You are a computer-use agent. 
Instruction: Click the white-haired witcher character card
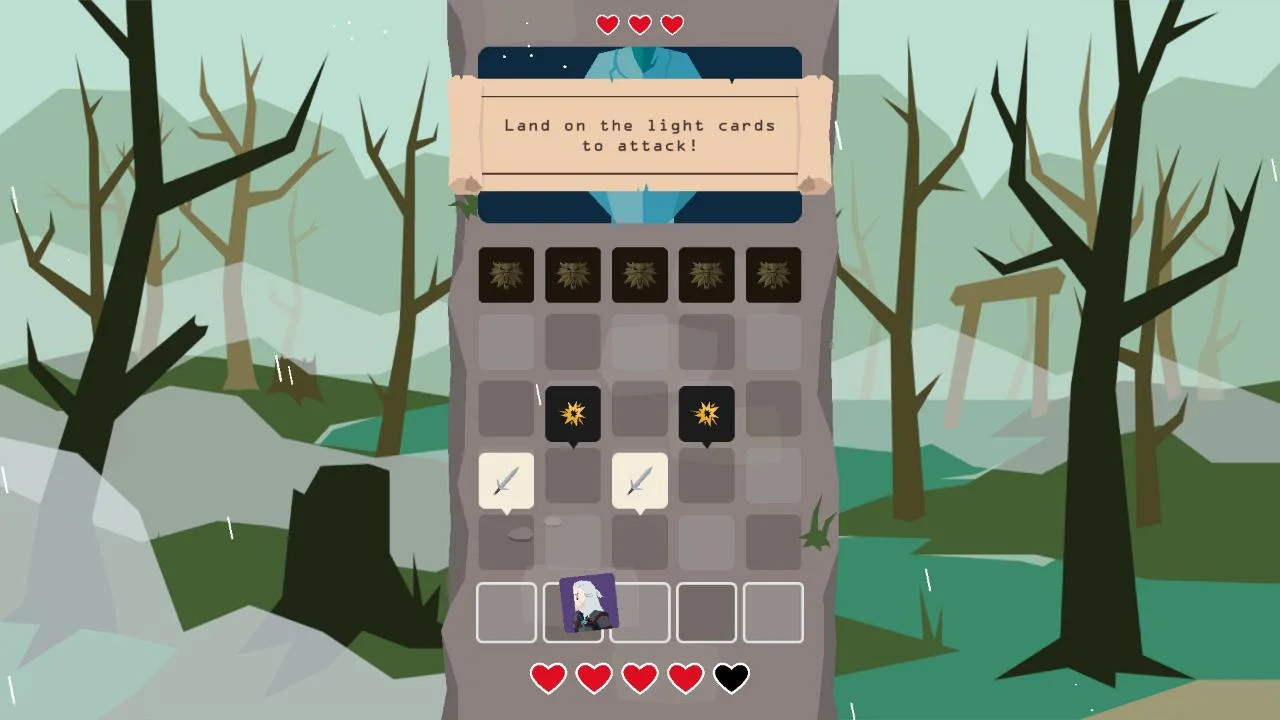pos(589,601)
